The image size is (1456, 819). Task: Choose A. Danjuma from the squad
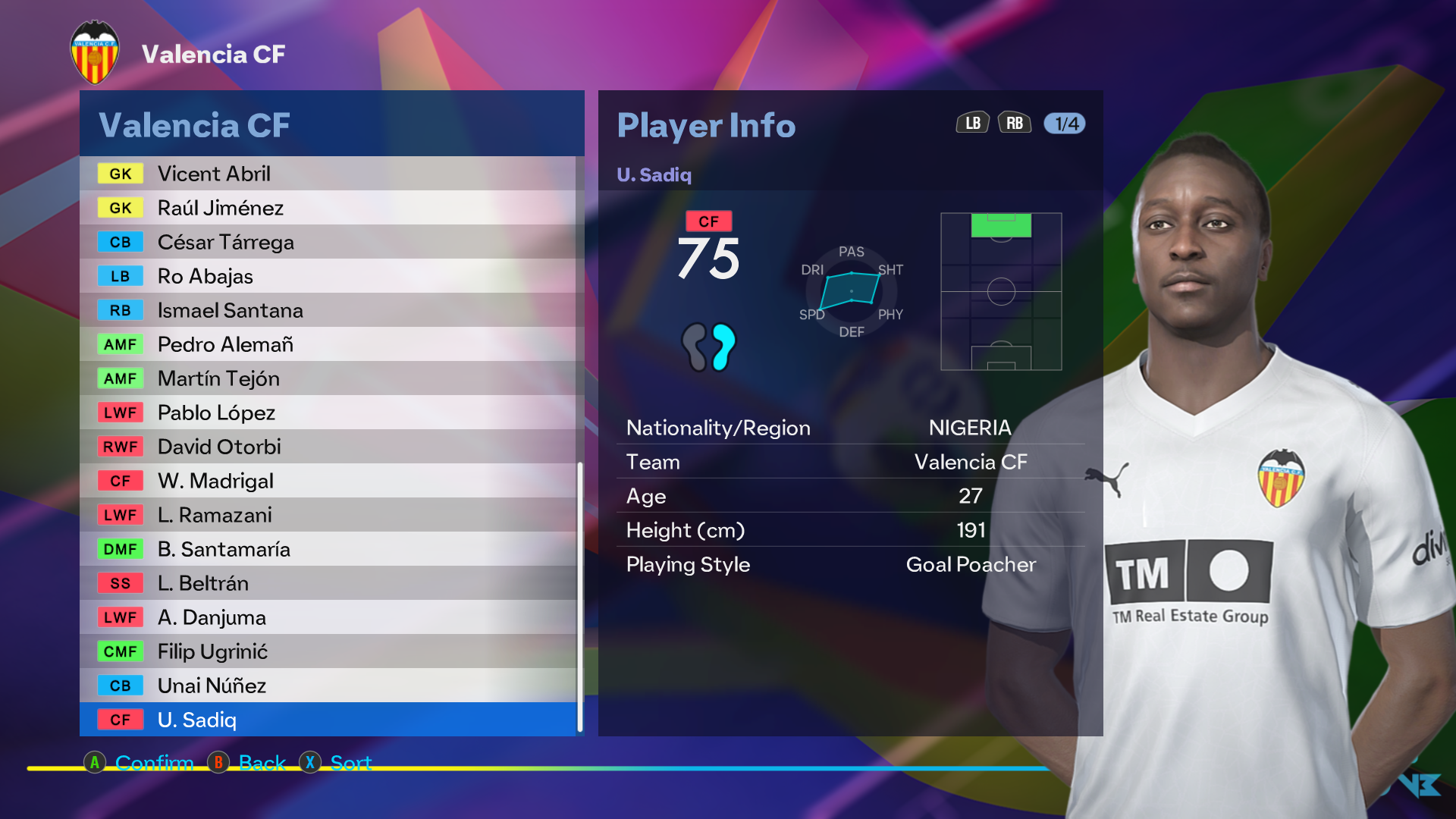pyautogui.click(x=328, y=617)
